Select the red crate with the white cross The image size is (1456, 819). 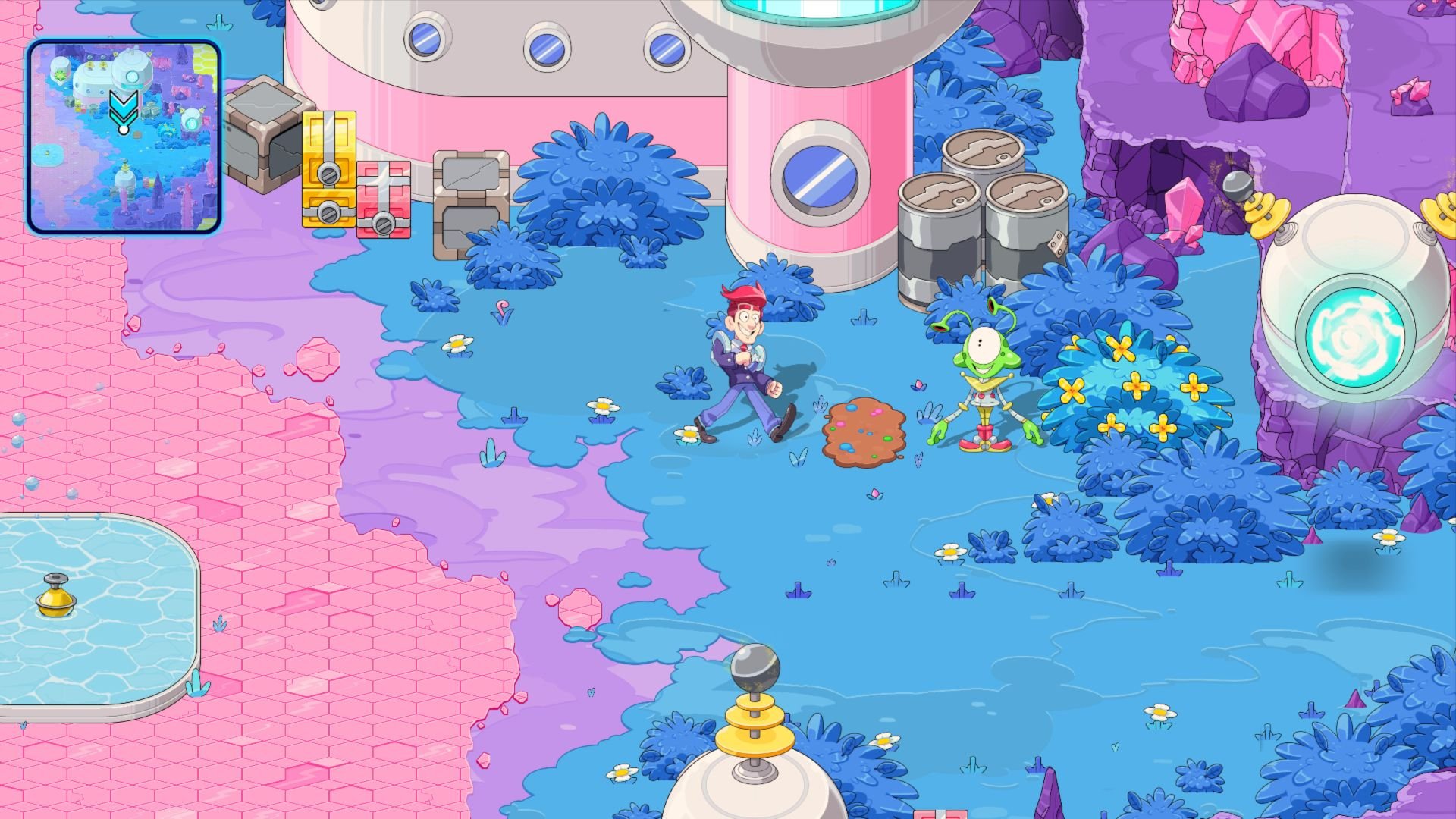pos(383,197)
